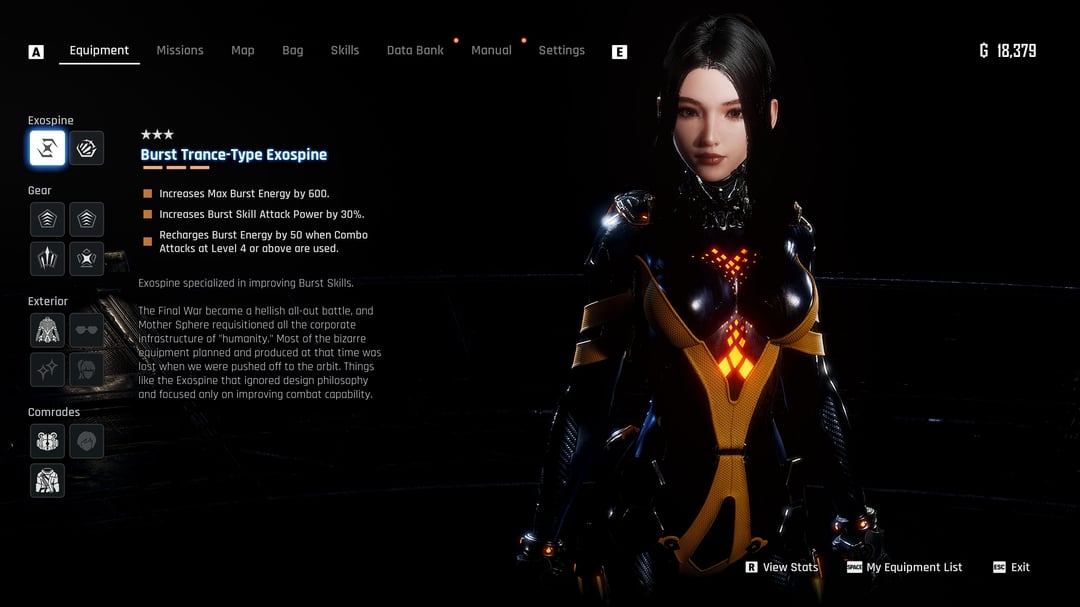Choose the second Exospine slot with hexagon icon
This screenshot has height=607, width=1080.
click(87, 149)
